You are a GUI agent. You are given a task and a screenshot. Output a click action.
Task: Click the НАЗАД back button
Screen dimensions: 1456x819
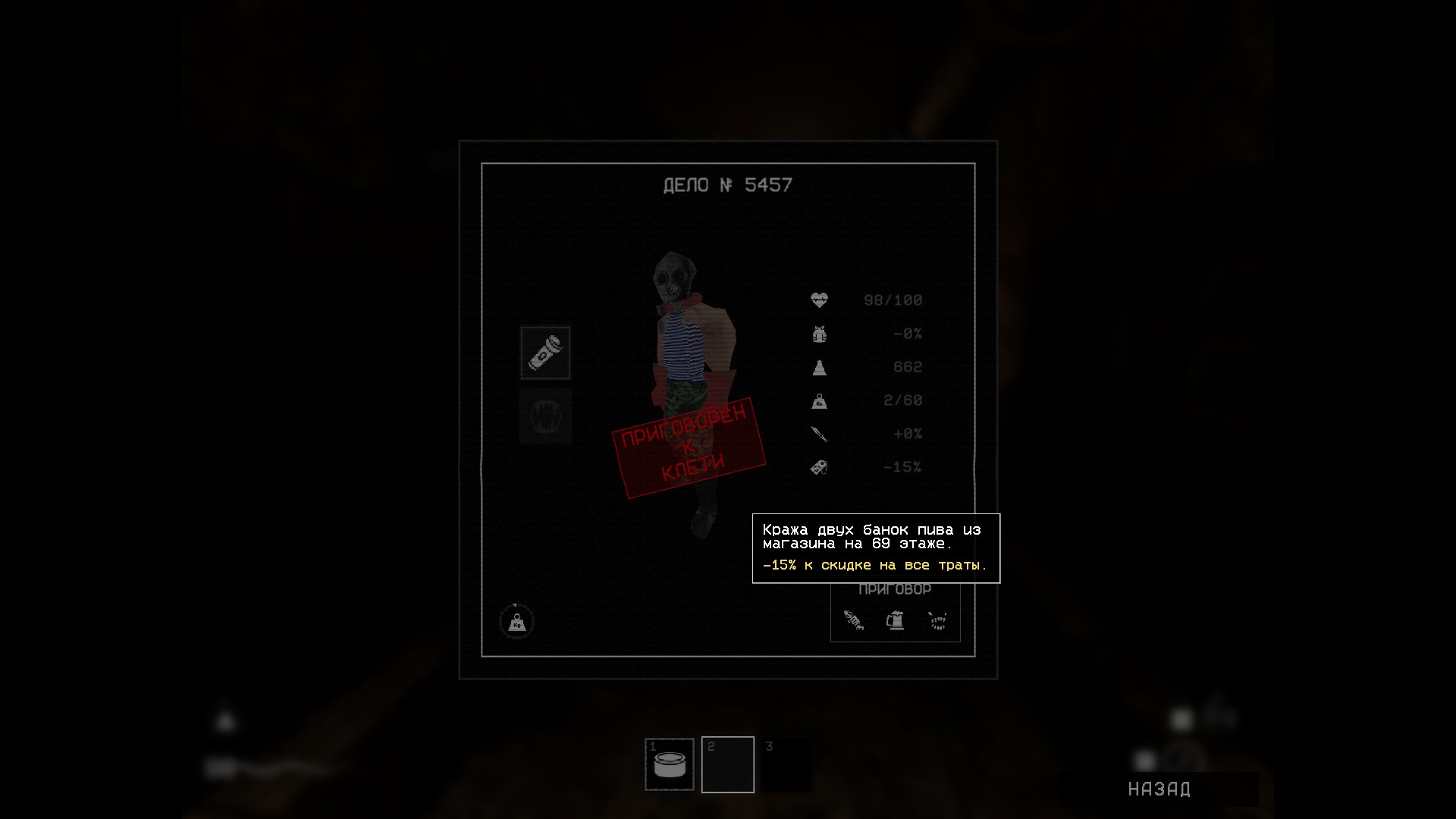tap(1159, 789)
